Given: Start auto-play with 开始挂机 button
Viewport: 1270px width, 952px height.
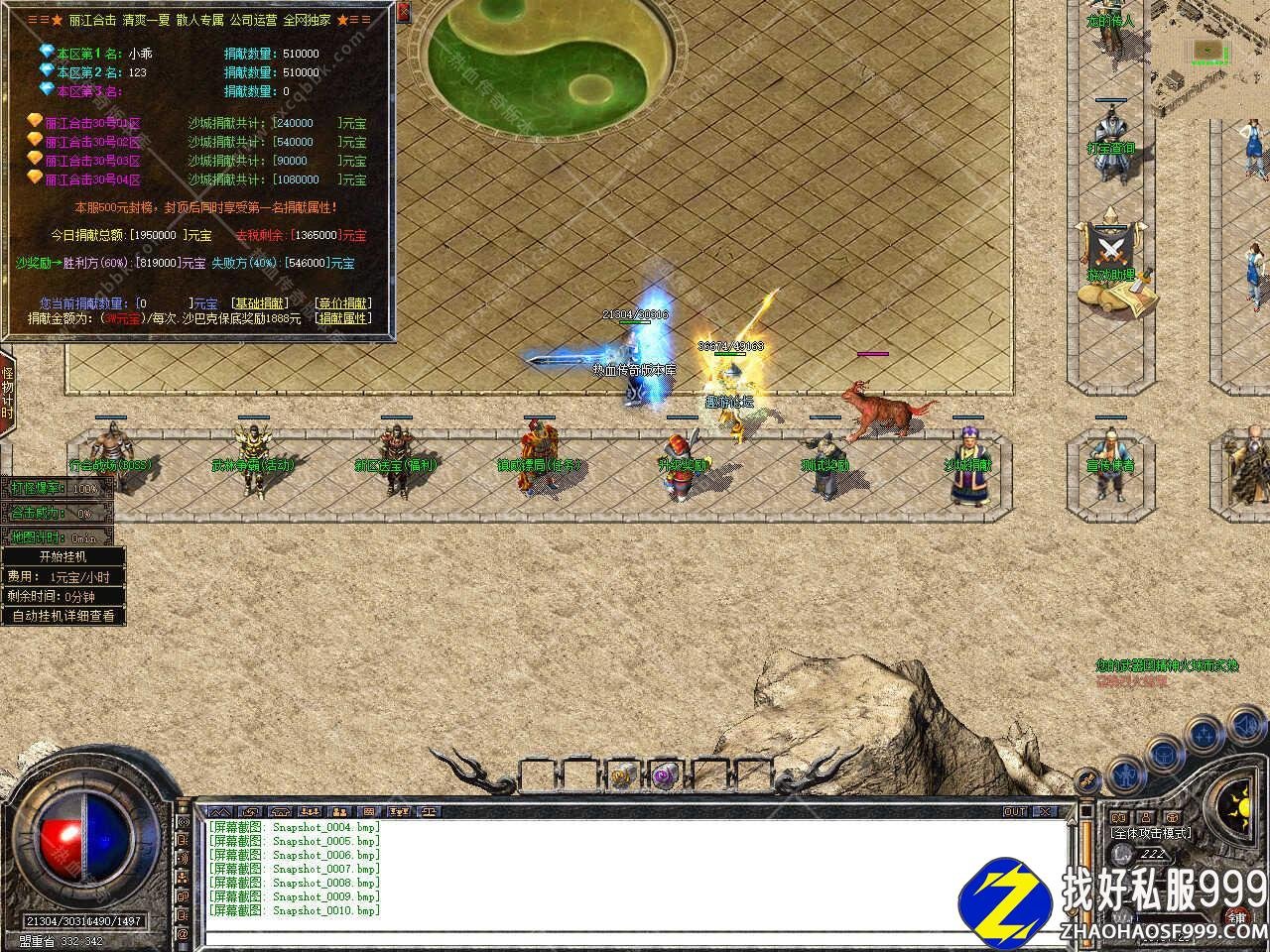Looking at the screenshot, I should click(x=63, y=557).
